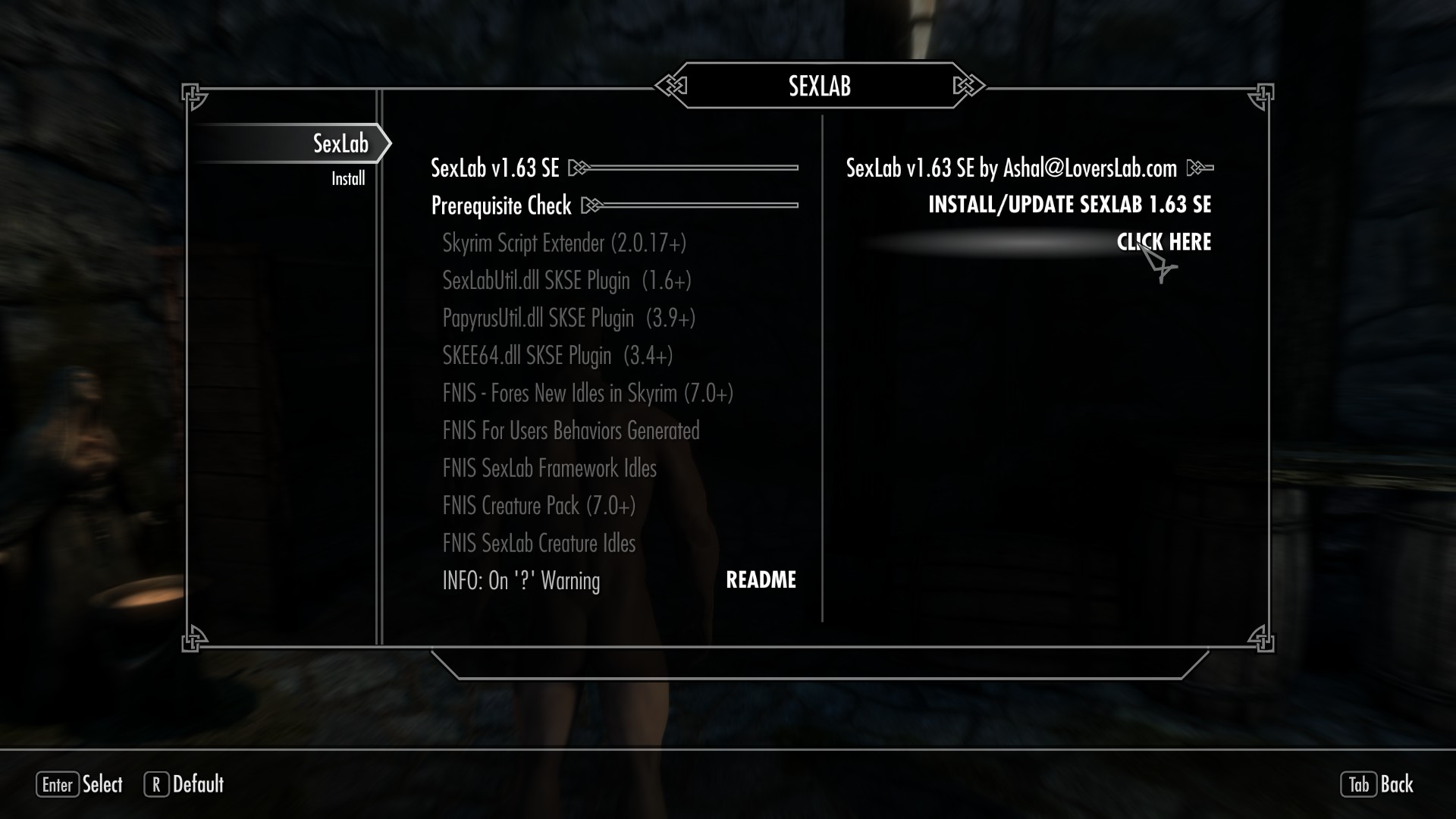The image size is (1456, 819).
Task: Click the INSTALL/UPDATE SEXLAB 1.63 SE label
Action: point(1070,205)
